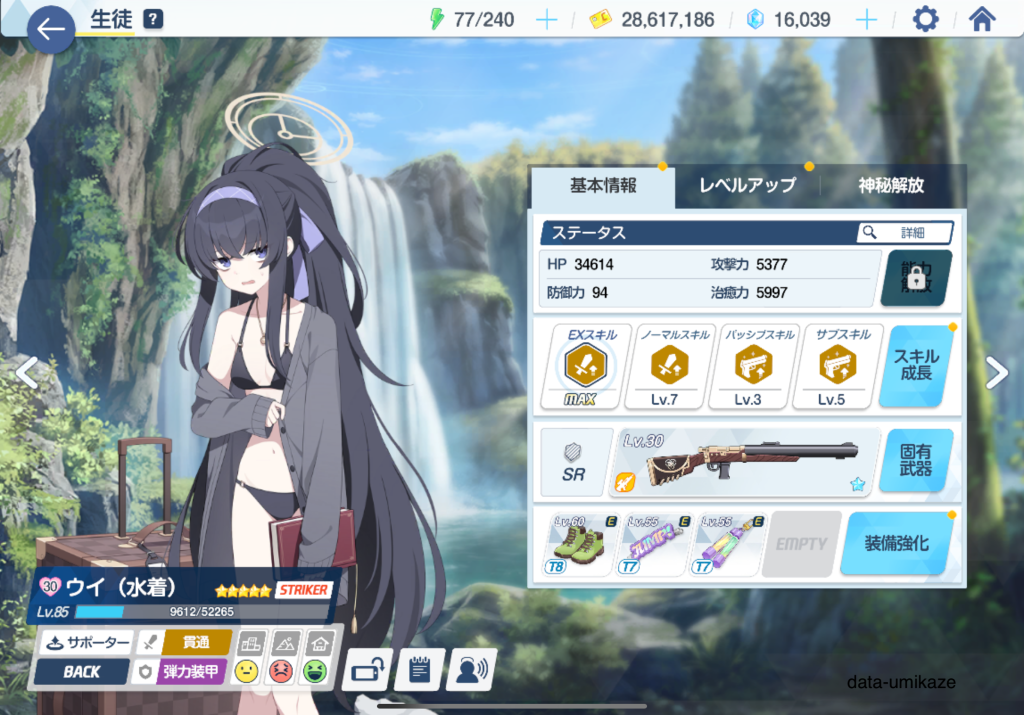Open the notepad memo icon
This screenshot has width=1024, height=715.
(x=419, y=670)
